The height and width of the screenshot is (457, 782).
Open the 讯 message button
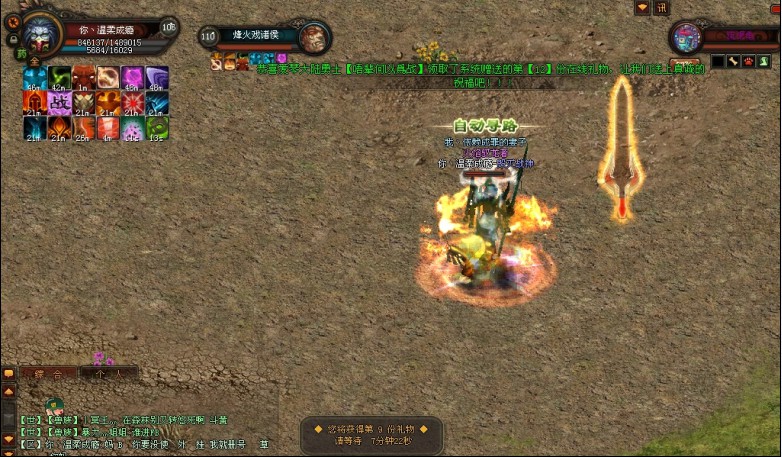(661, 8)
